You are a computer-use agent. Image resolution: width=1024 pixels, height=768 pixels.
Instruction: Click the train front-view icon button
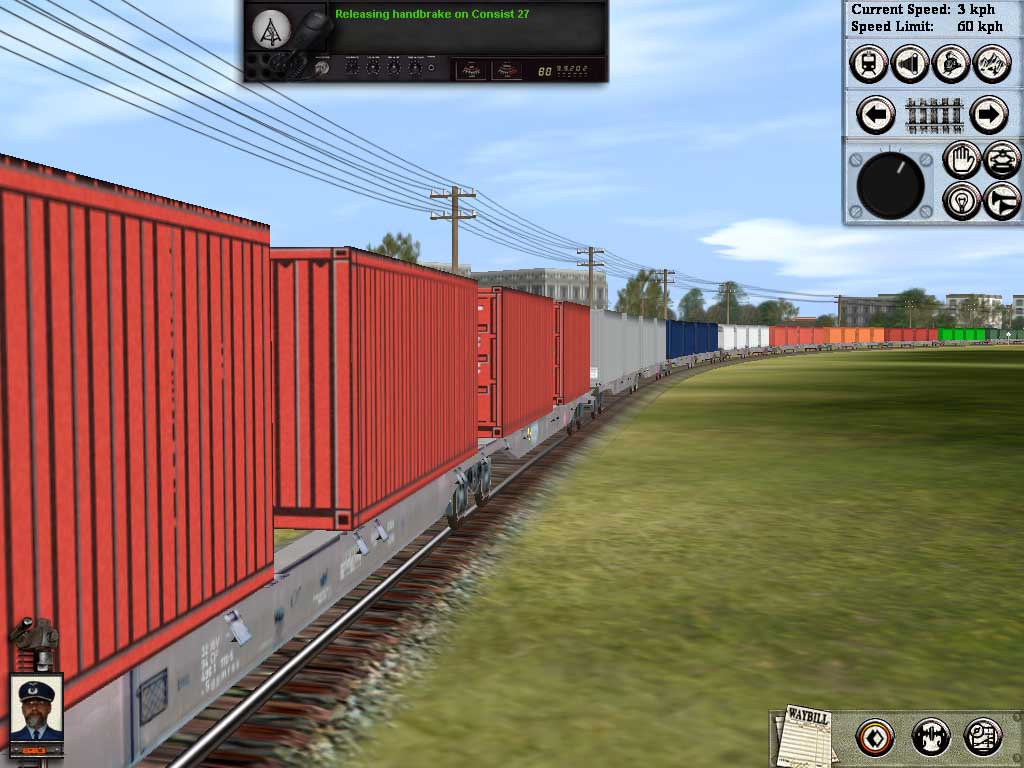[868, 64]
